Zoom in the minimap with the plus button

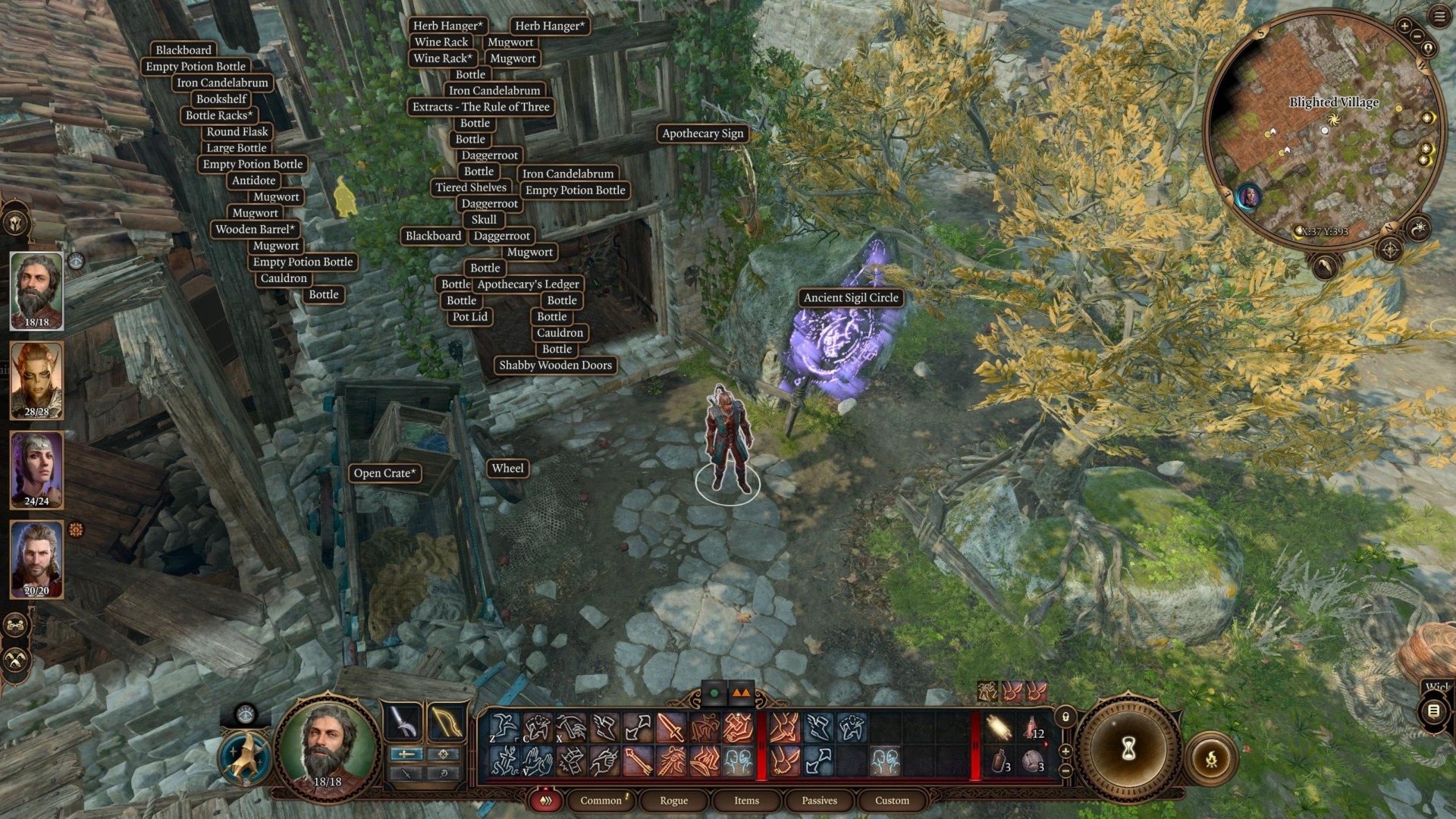1404,25
